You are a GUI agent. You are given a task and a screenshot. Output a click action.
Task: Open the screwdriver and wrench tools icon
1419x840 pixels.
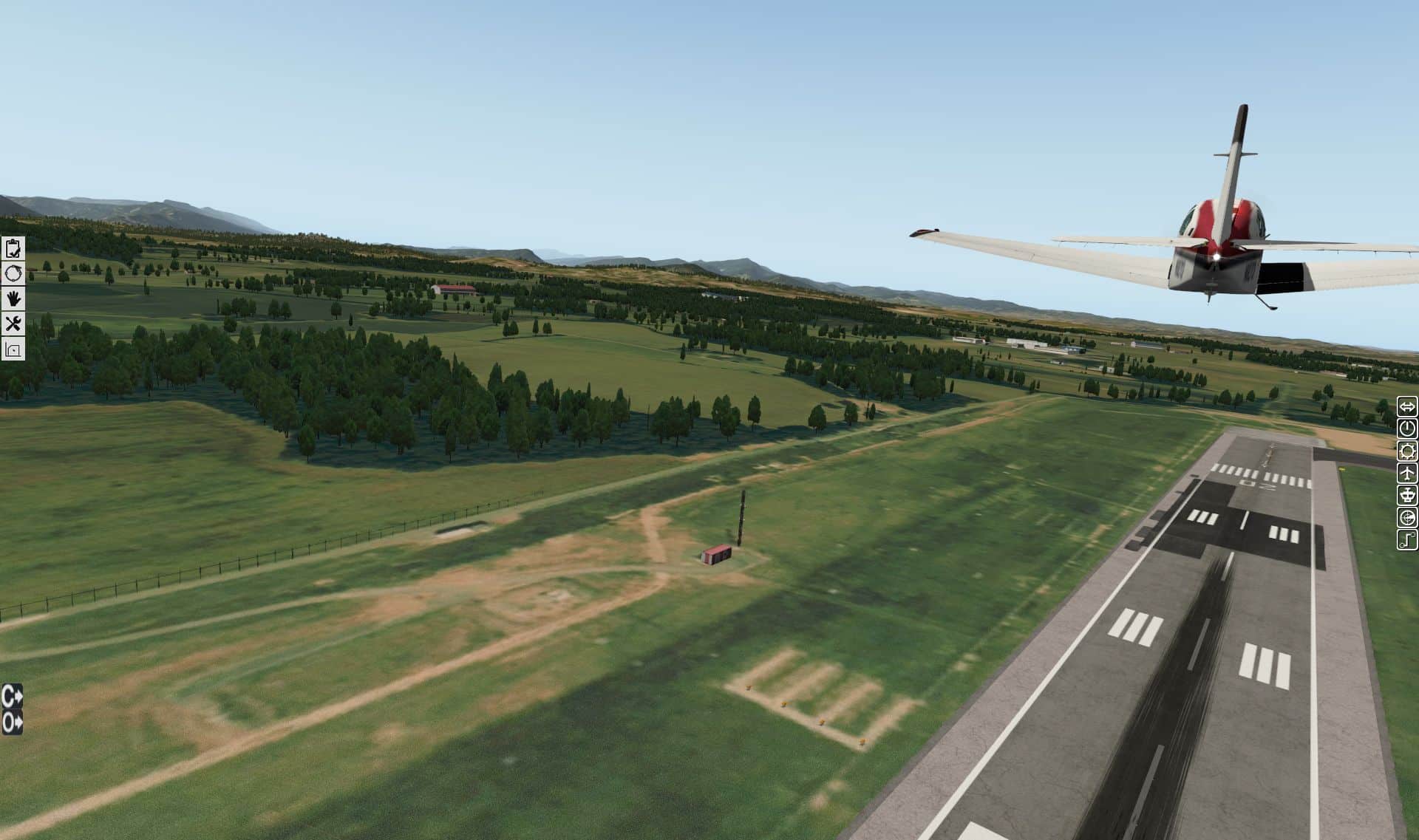pyautogui.click(x=13, y=324)
